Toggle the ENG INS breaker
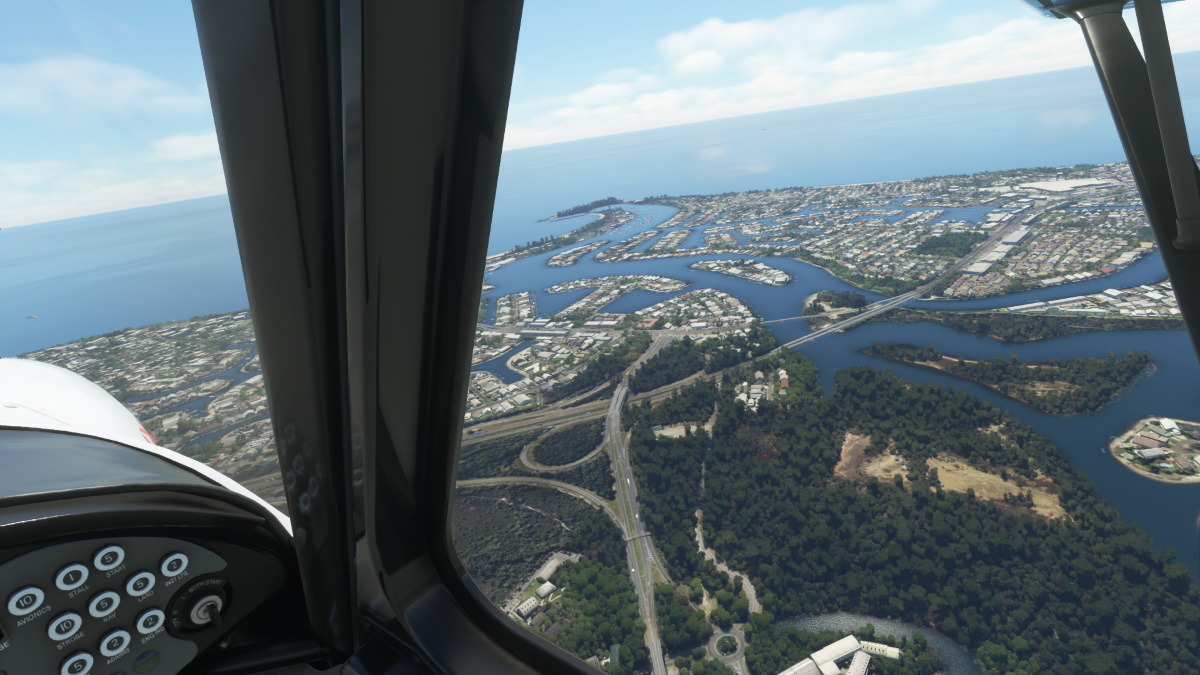Image resolution: width=1200 pixels, height=675 pixels. (150, 621)
